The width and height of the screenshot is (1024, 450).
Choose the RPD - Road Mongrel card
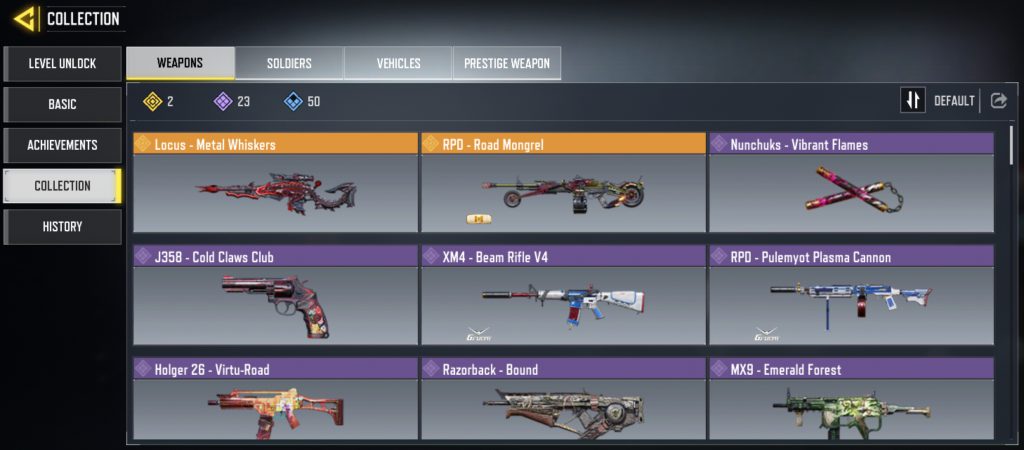point(563,183)
